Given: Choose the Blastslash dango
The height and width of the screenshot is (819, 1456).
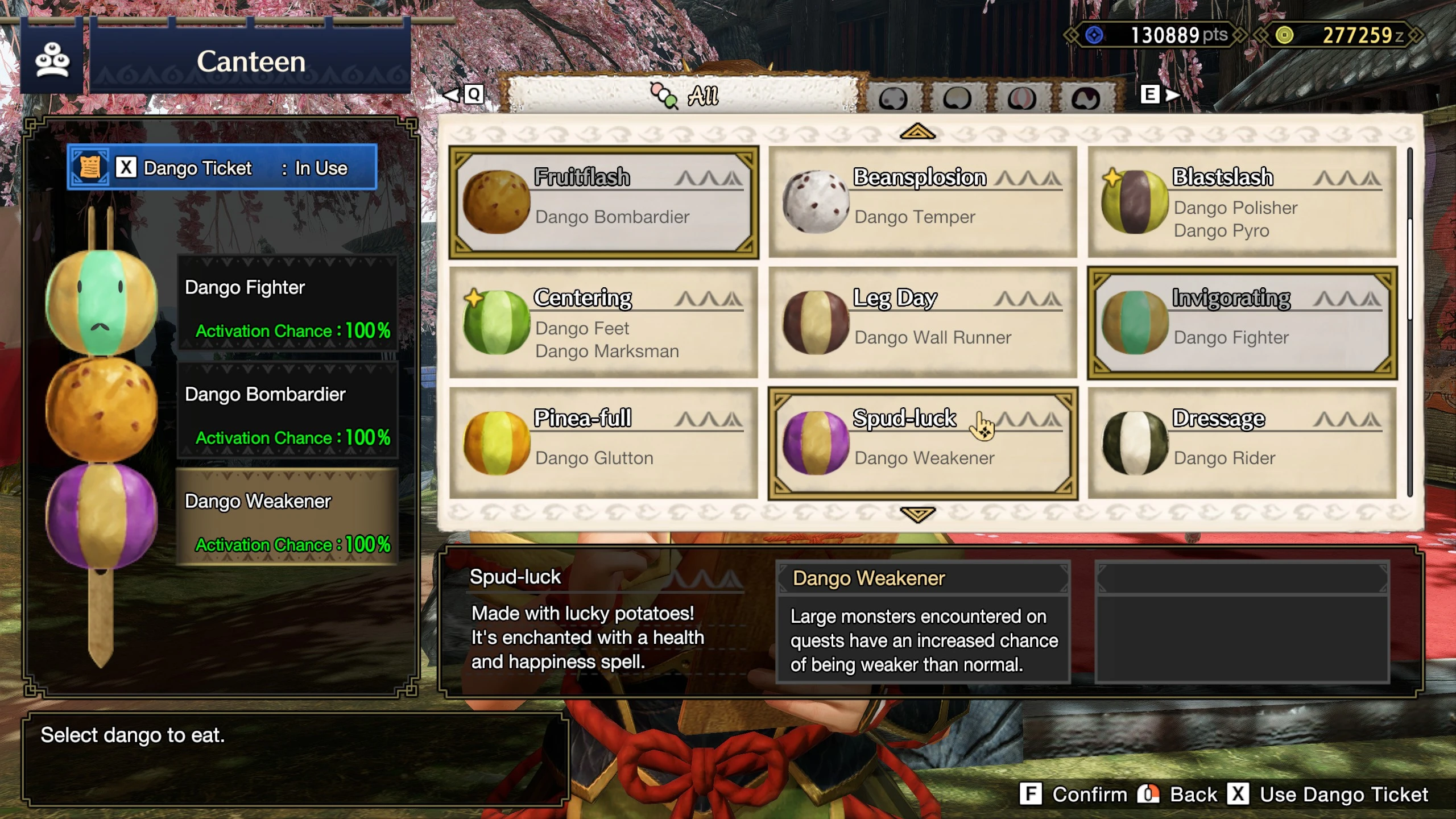Looking at the screenshot, I should point(1240,202).
